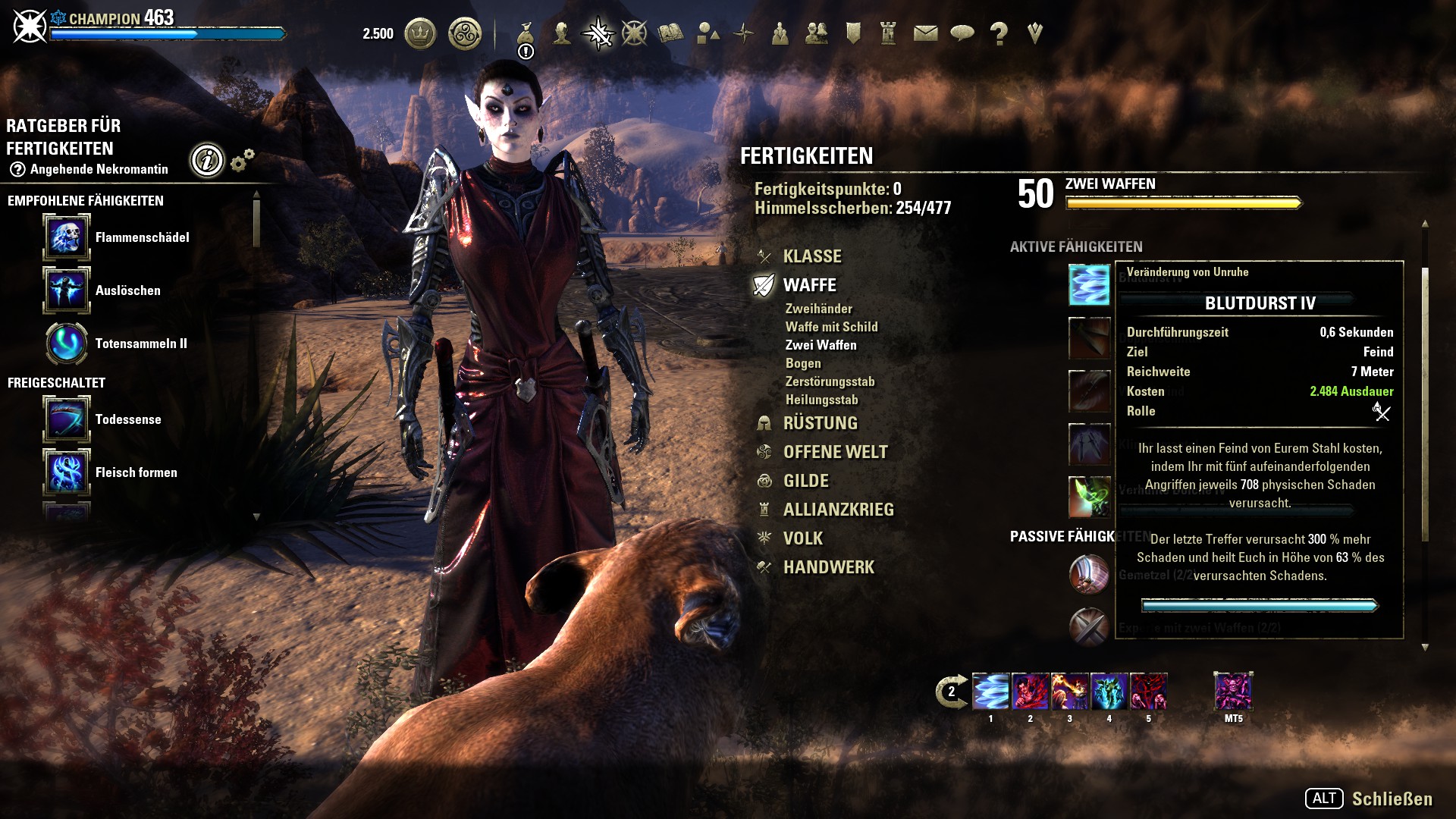Screen dimensions: 1456x819
Task: Select the Zweihänder weapon skill line
Action: click(818, 309)
